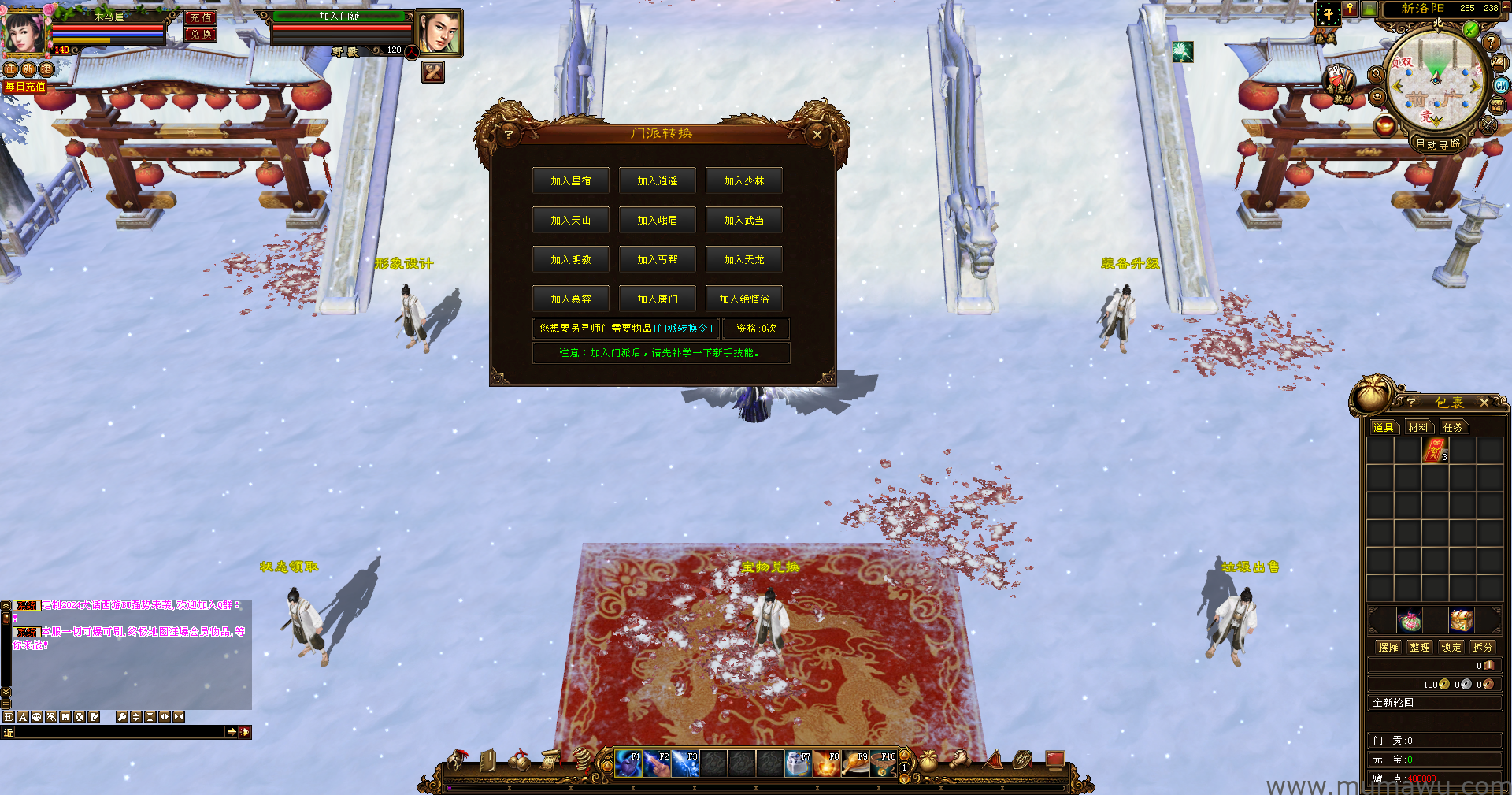Viewport: 1512px width, 795px height.
Task: Switch to the 任务 bag tab
Action: [x=1453, y=428]
